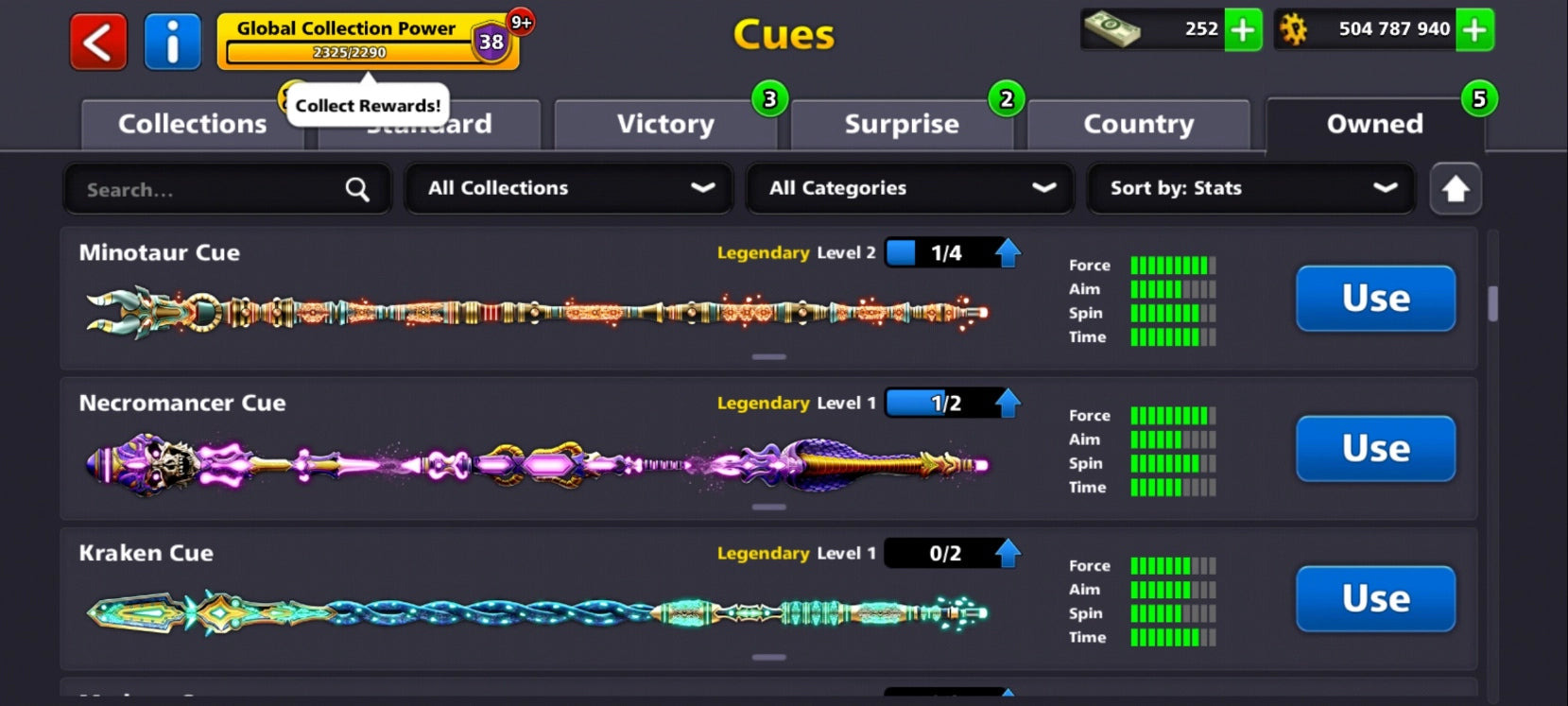Screen dimensions: 1568x706
Task: Click the Kraken Cue level progress bar
Action: 947,553
